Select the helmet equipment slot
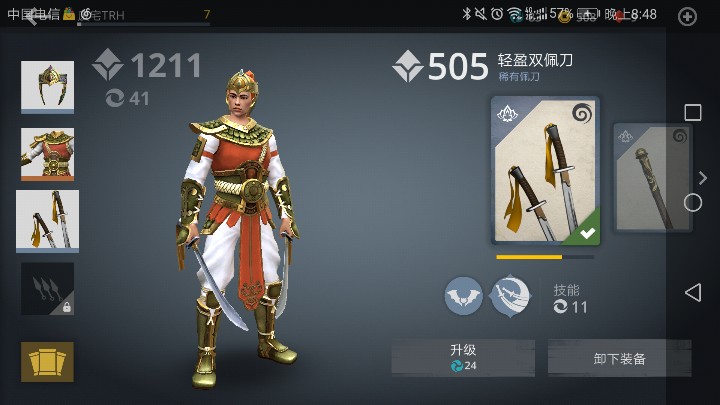Screen dimensions: 720x405 pos(47,87)
